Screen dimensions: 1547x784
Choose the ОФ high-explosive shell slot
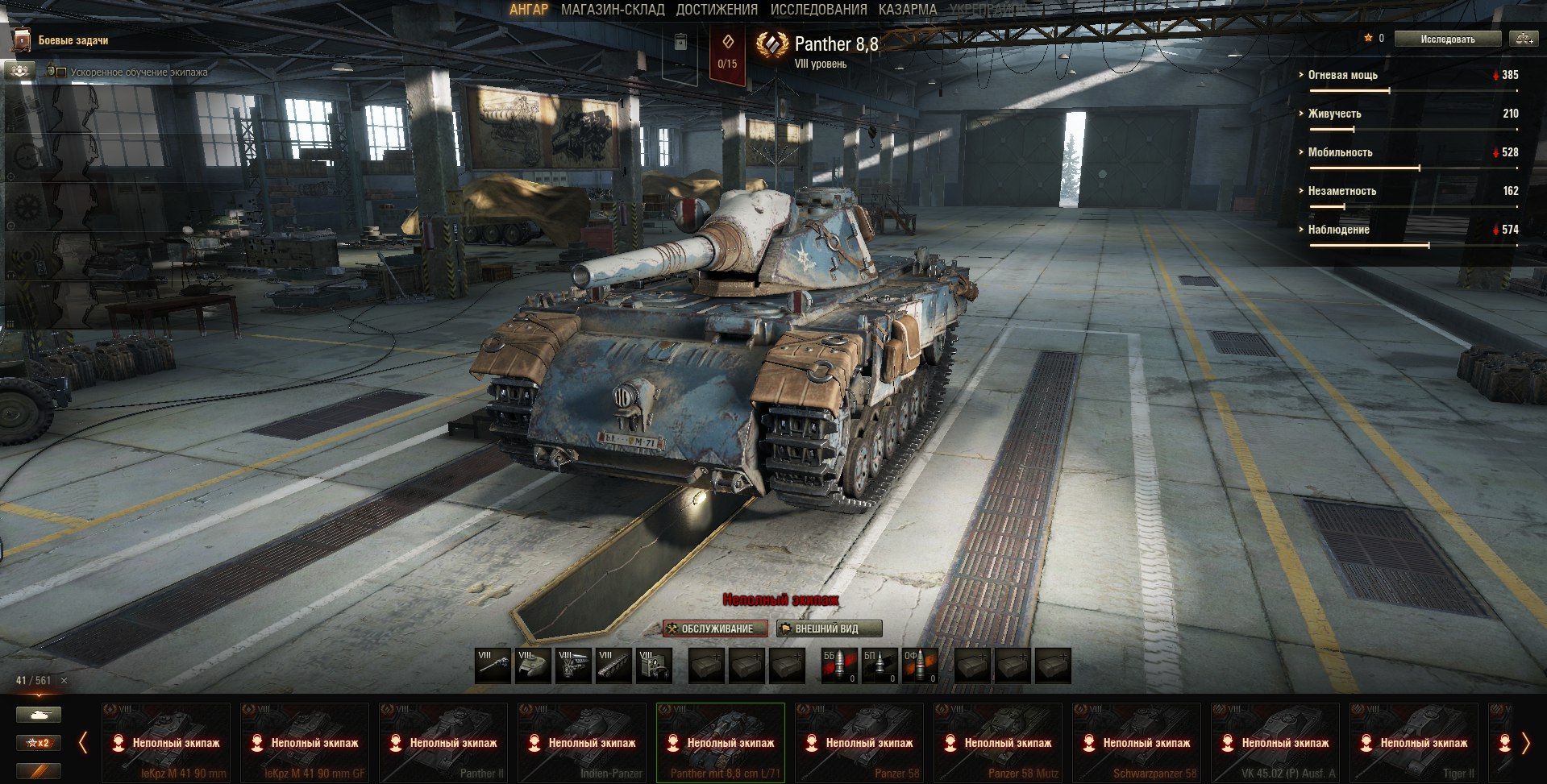(919, 666)
